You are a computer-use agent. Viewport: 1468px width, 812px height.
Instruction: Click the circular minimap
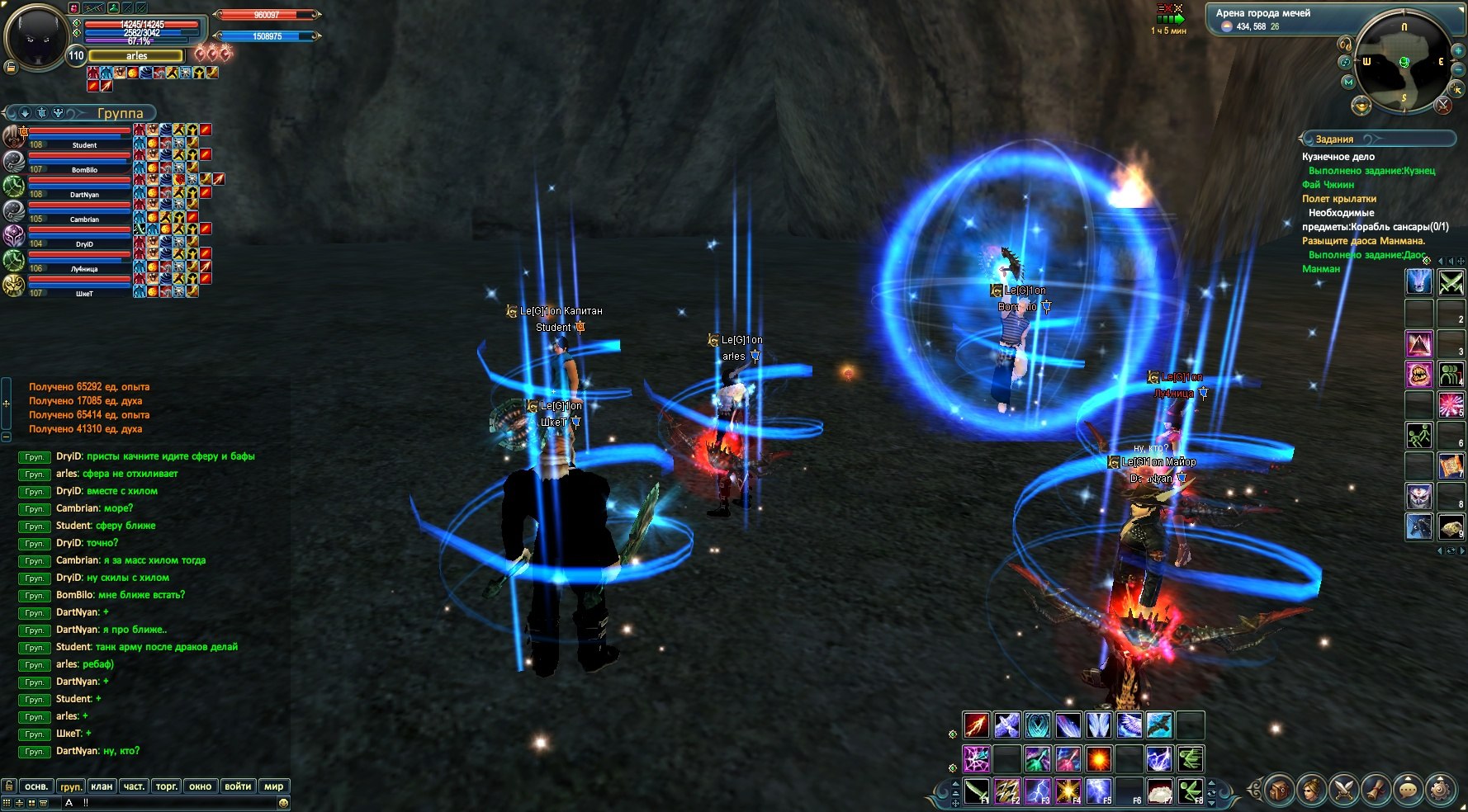click(1403, 64)
